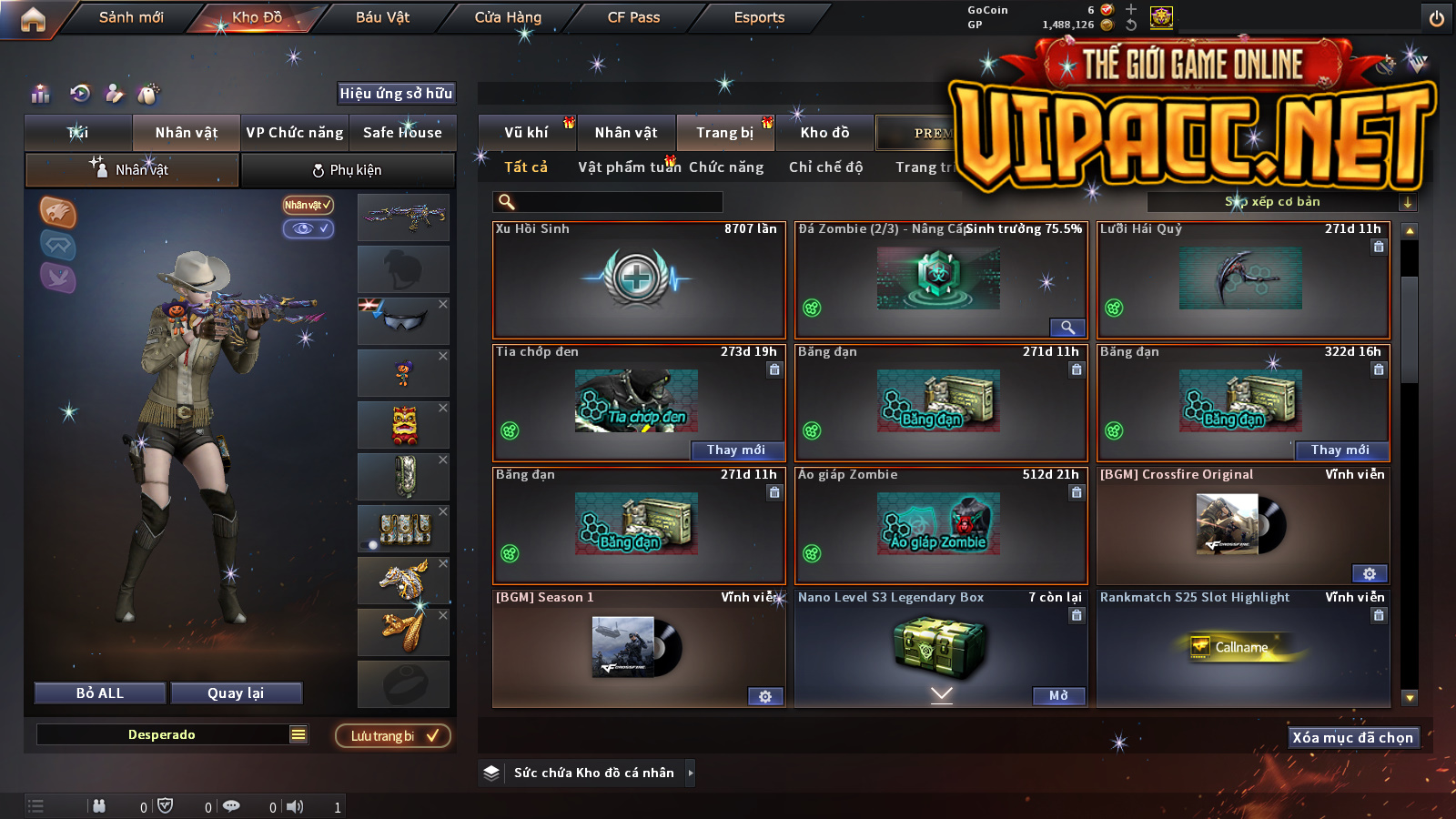
Task: Select the Safe House tab
Action: tap(402, 133)
